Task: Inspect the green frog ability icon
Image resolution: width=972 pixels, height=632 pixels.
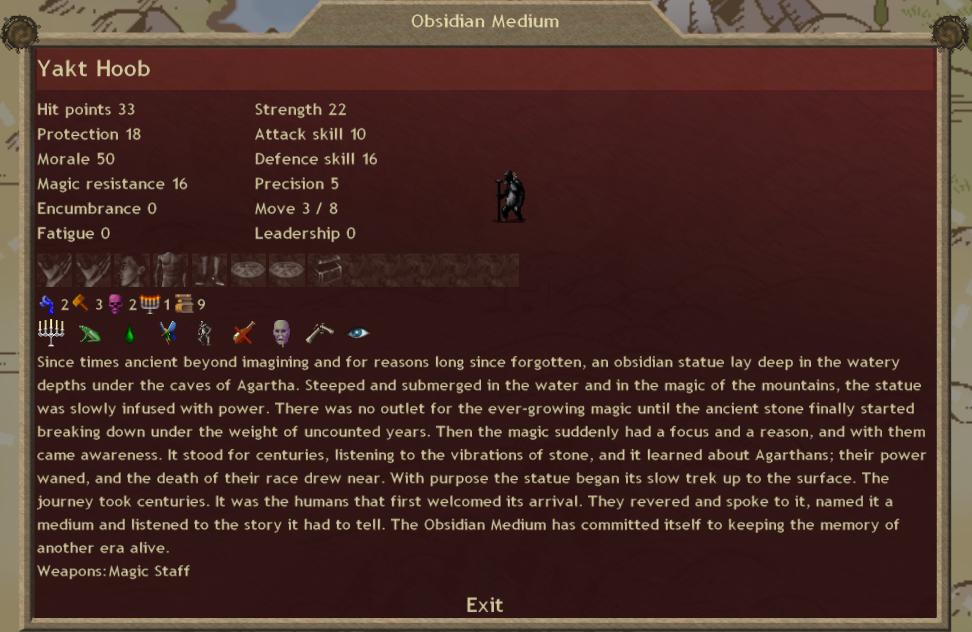Action: pos(90,334)
